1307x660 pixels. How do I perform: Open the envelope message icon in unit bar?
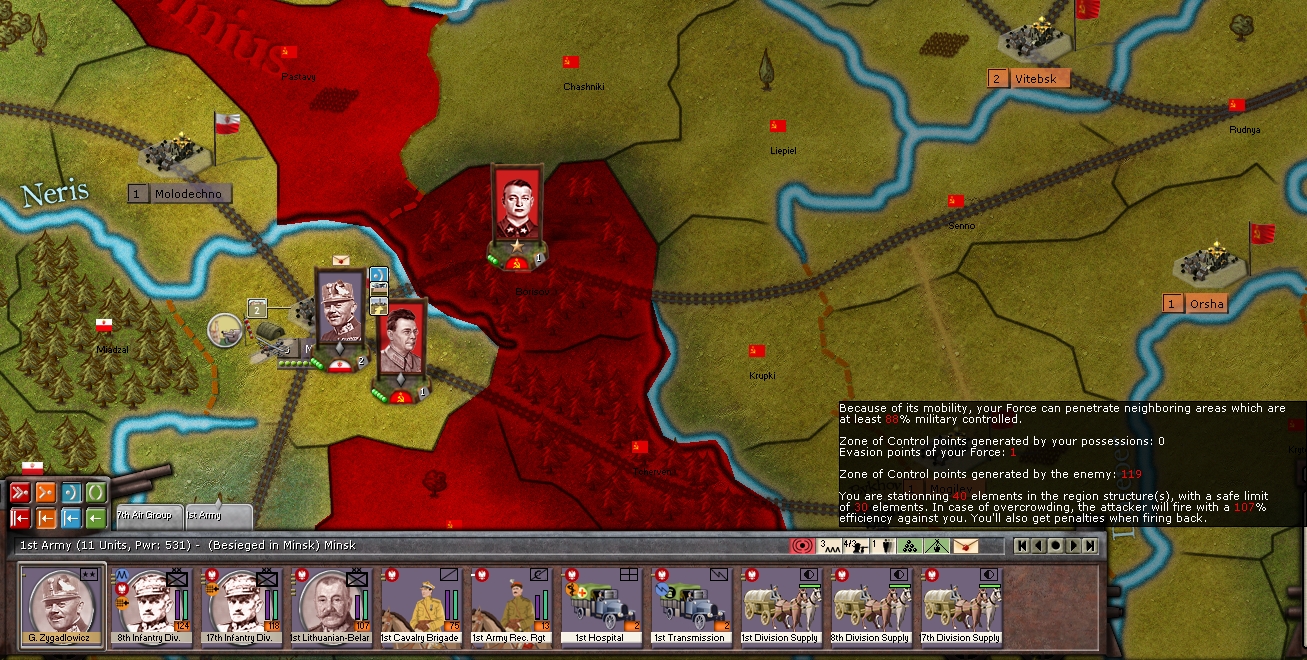point(965,546)
